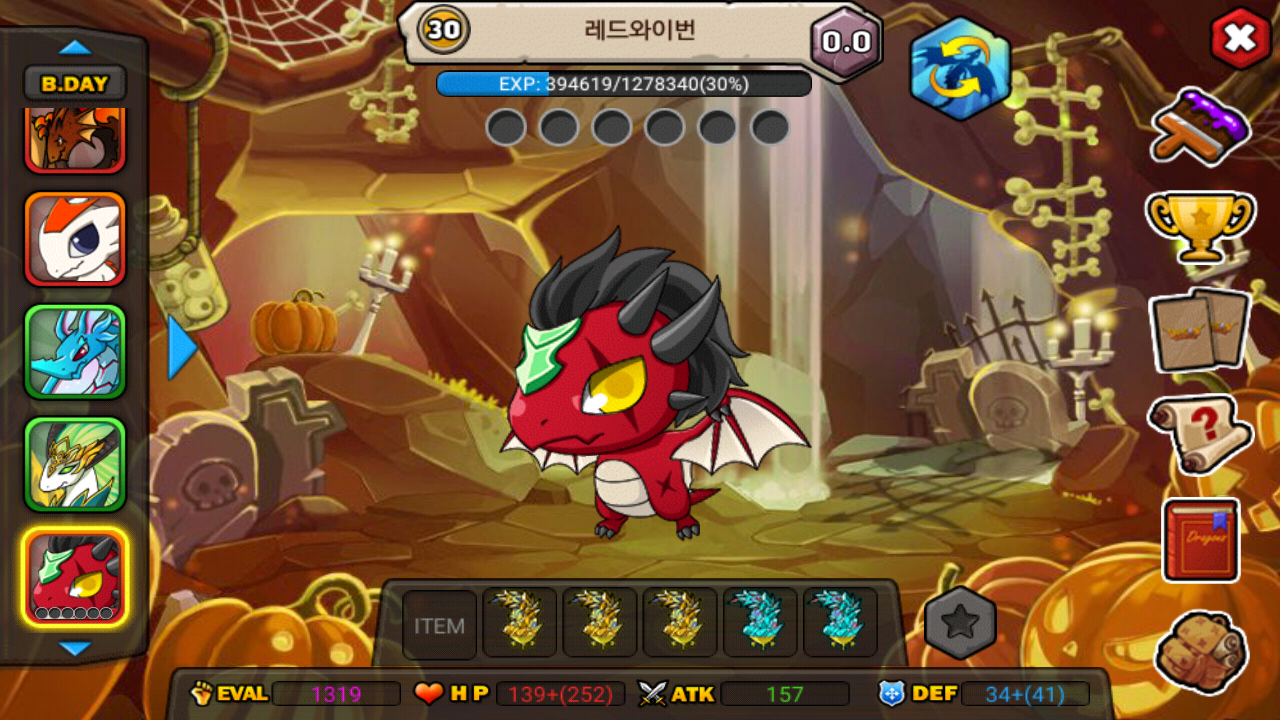Open the rolled parchment bundle icon
This screenshot has width=1280, height=720.
click(1200, 652)
